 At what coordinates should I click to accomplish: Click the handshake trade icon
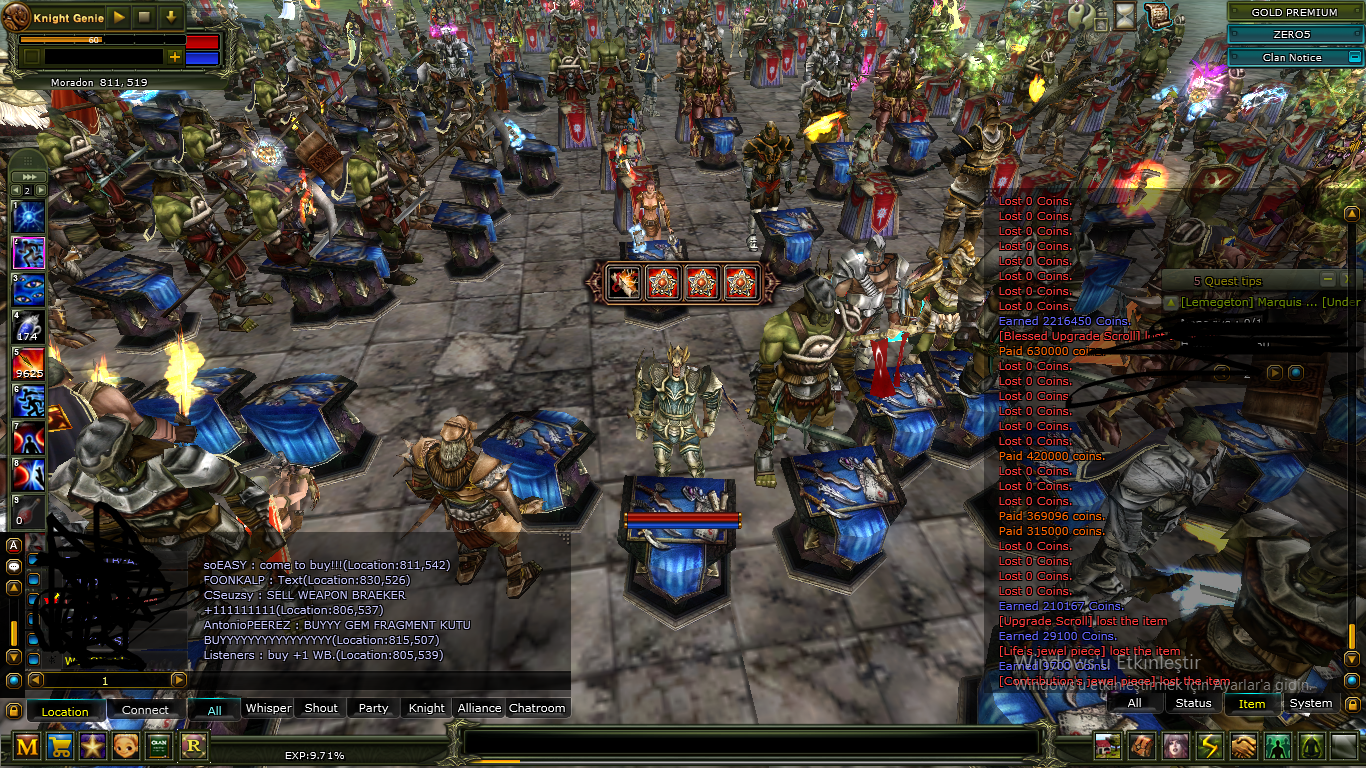coord(1243,746)
